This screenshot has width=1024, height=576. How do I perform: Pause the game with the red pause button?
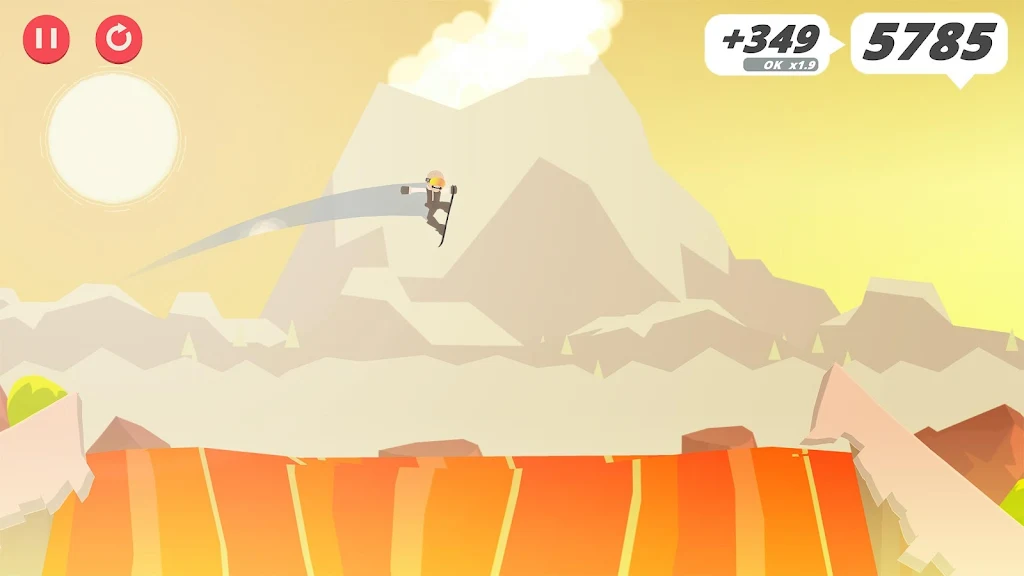46,39
